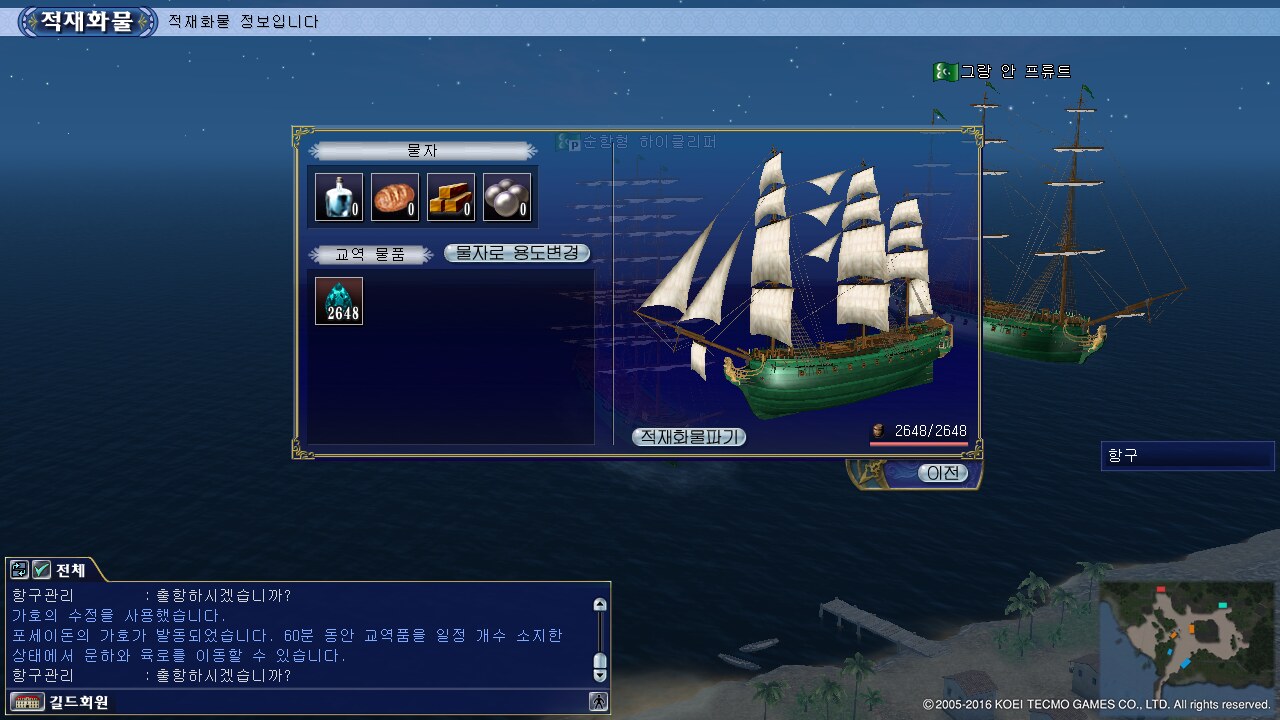Select the bread food supply slot

395,197
